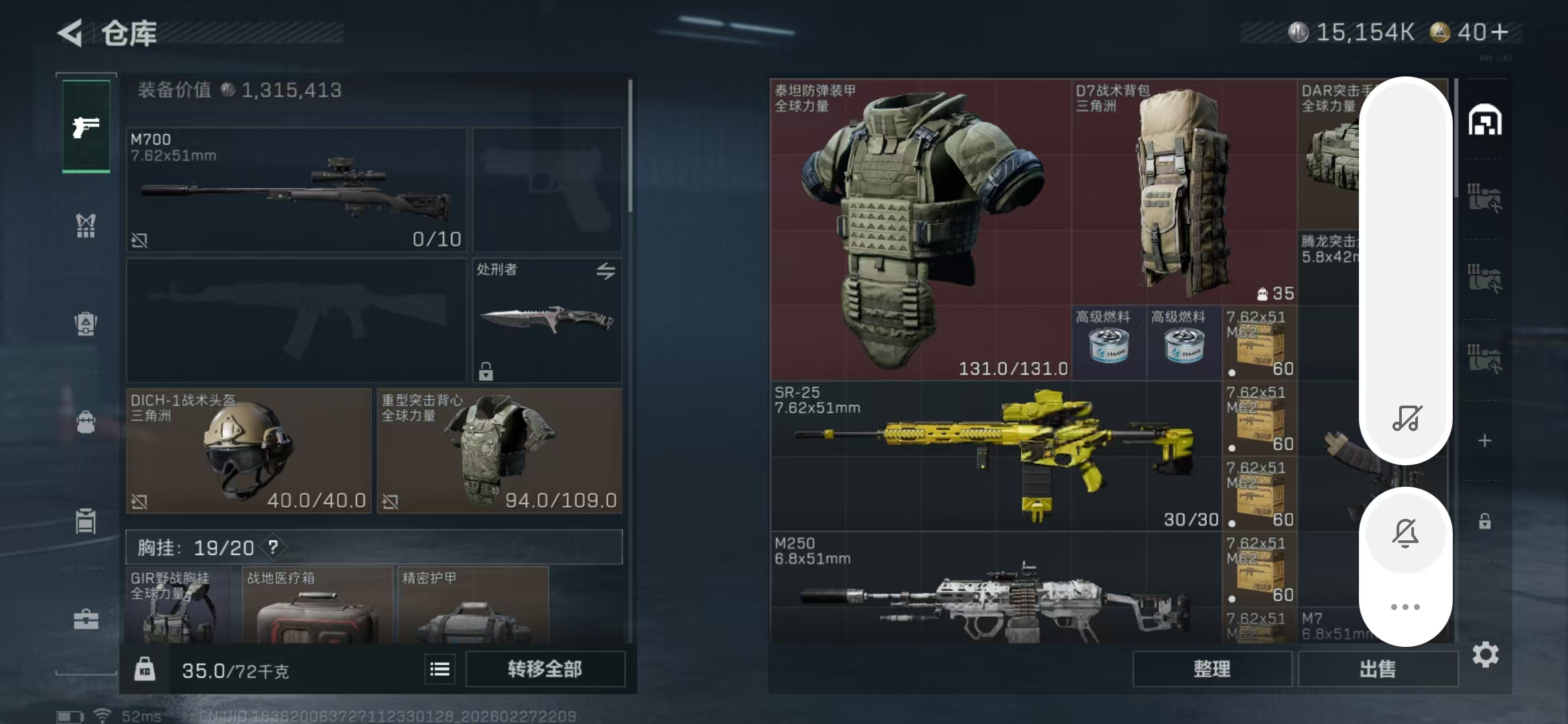The image size is (1568, 724).
Task: Select the 战地医疗箱 medical case
Action: 317,605
